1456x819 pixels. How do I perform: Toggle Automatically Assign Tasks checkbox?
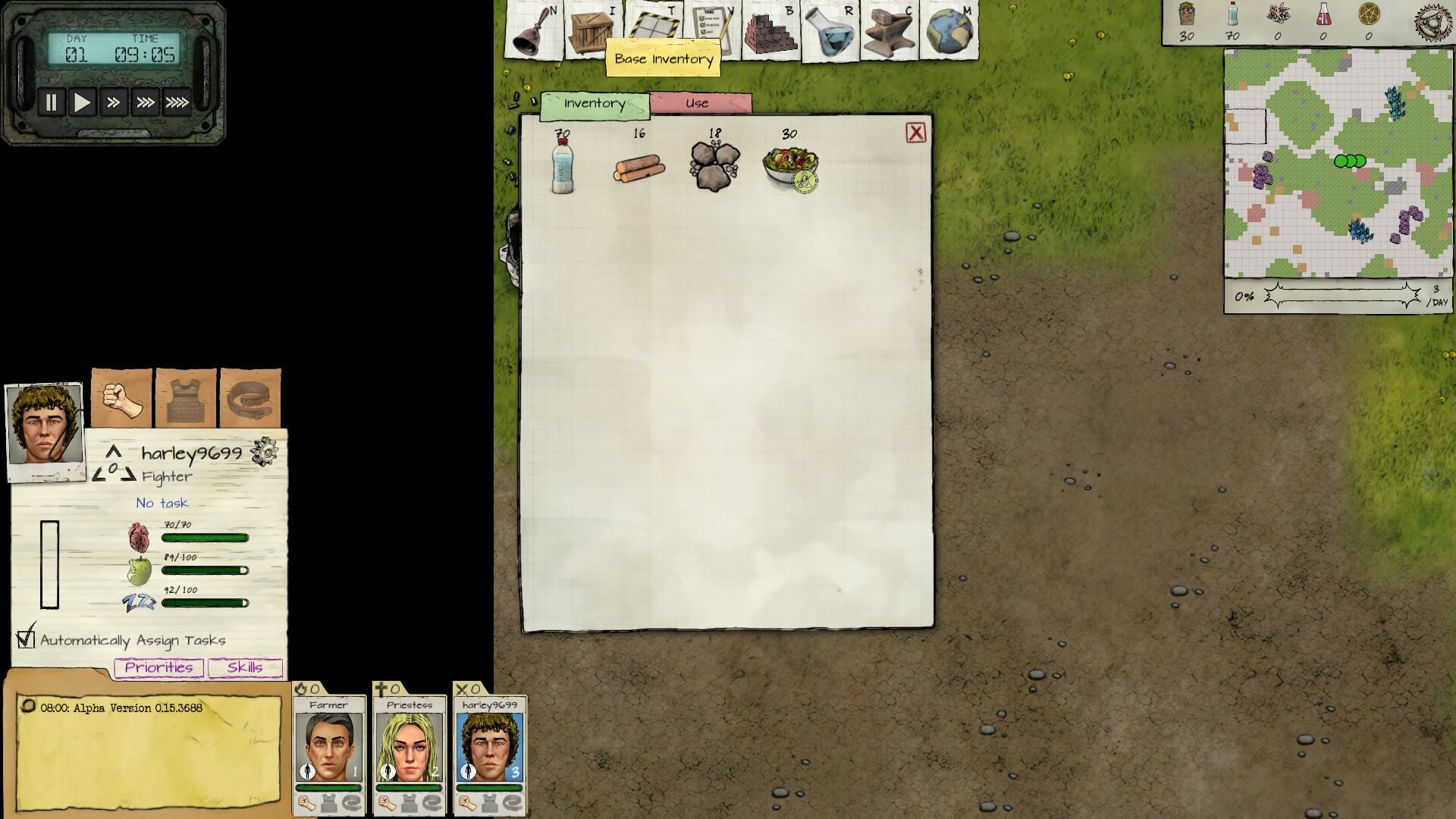26,639
